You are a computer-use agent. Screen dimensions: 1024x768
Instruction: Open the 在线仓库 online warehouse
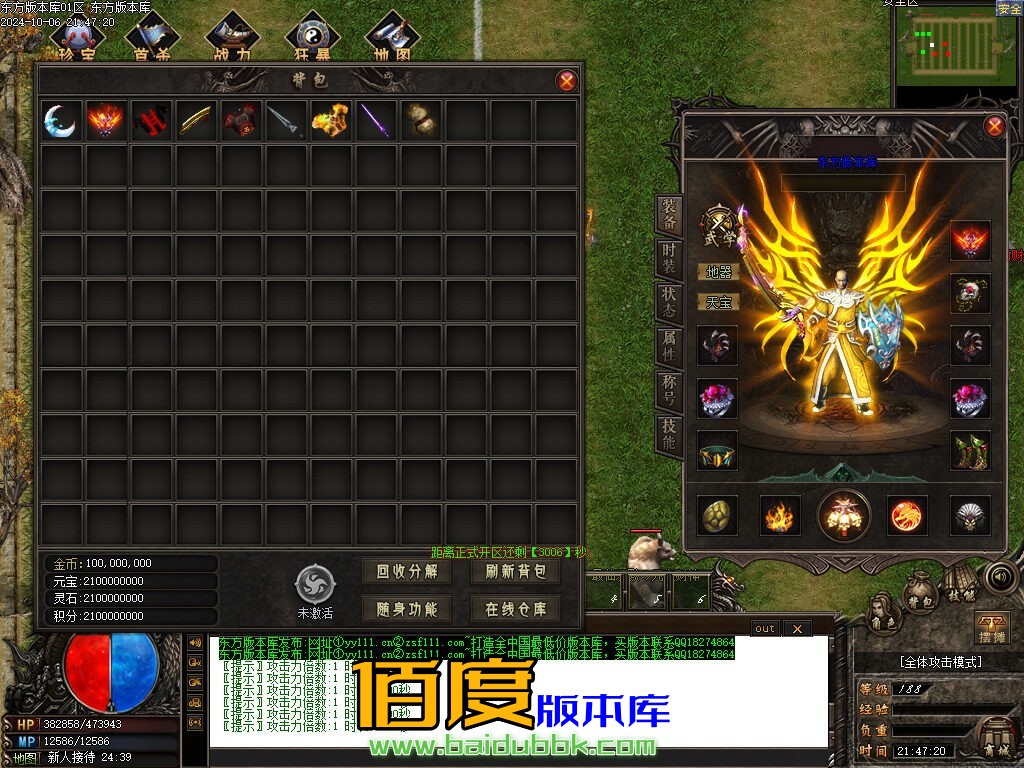click(516, 609)
